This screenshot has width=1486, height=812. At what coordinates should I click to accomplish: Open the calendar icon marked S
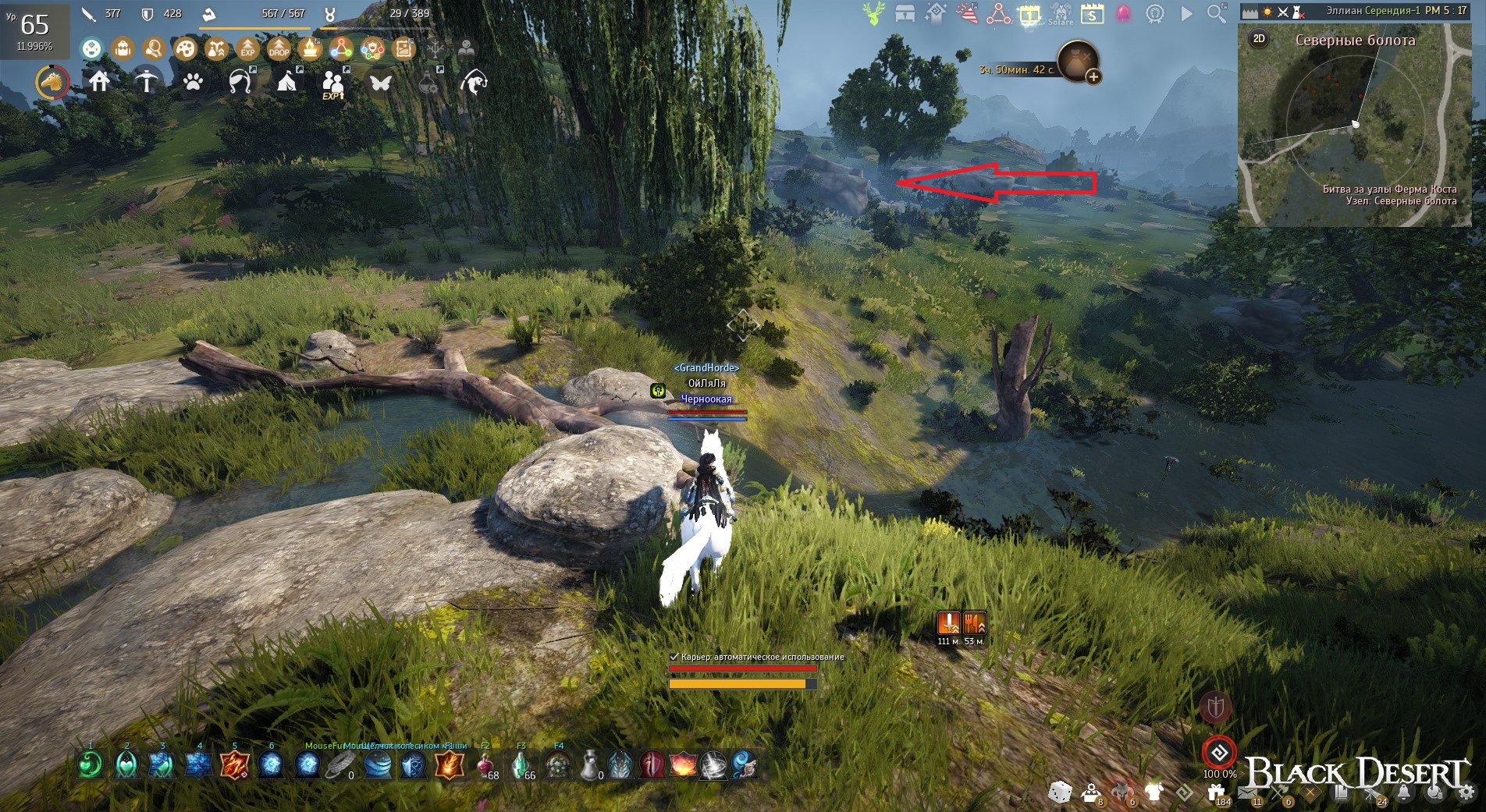click(1092, 14)
